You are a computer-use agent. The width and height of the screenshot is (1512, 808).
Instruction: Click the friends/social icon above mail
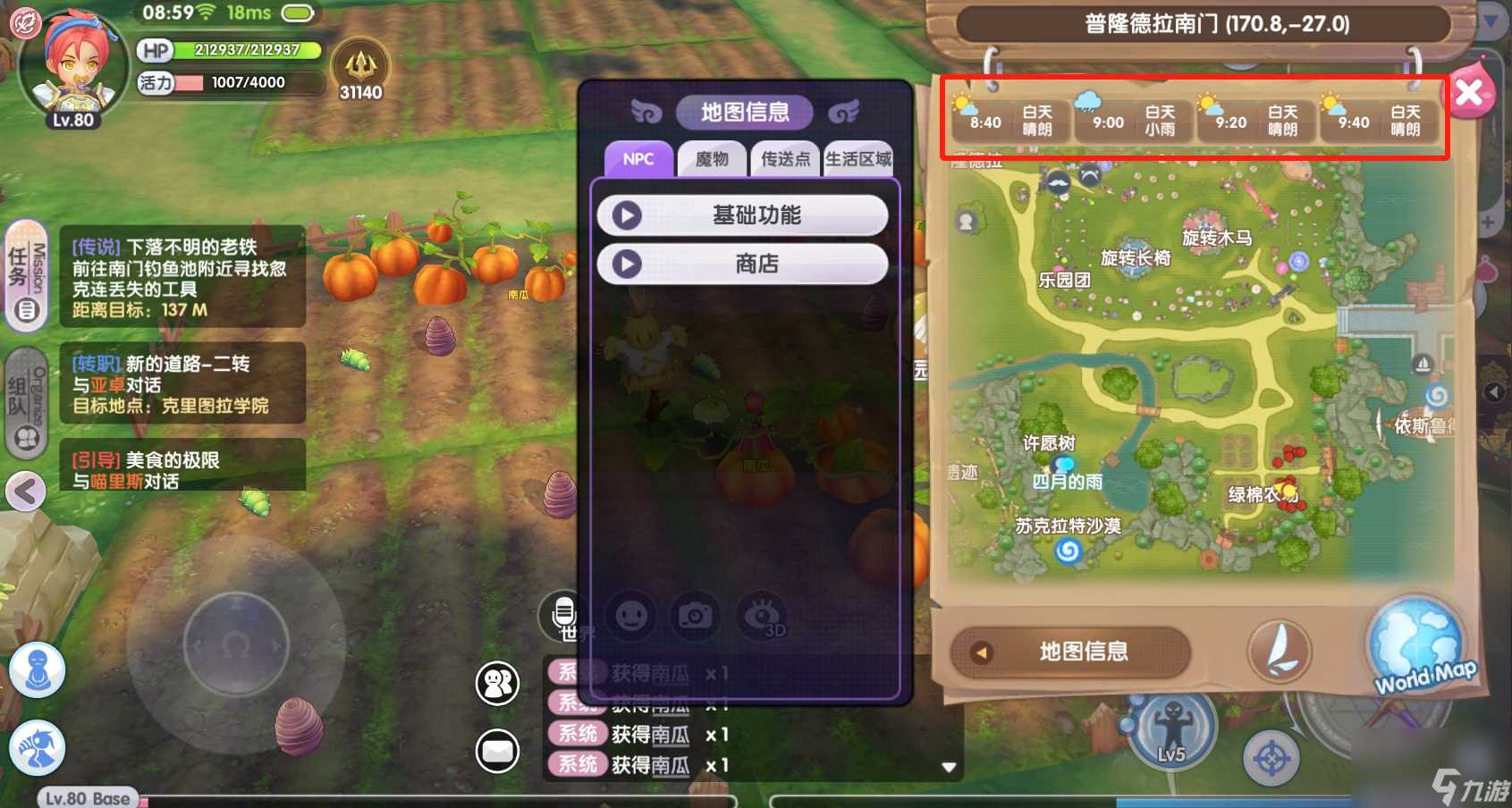pos(497,683)
